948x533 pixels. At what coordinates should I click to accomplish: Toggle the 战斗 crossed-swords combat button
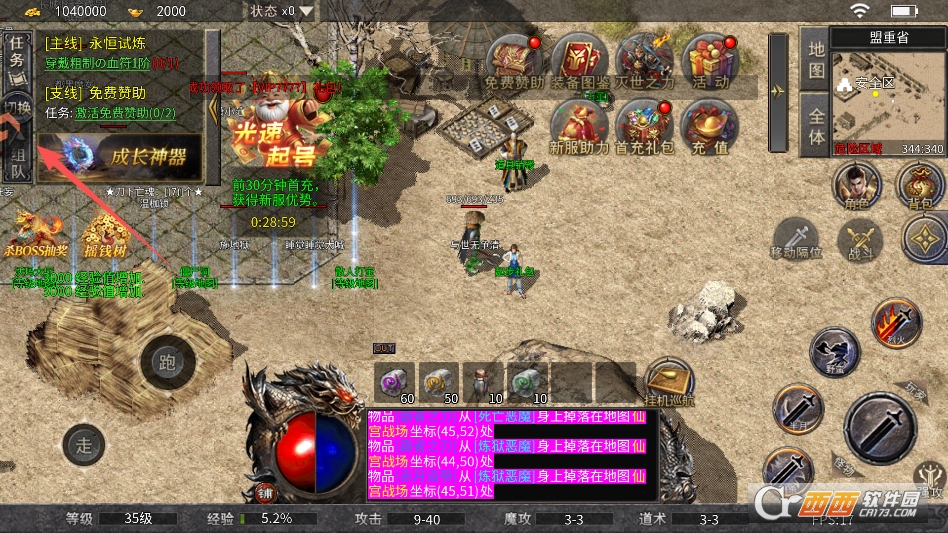tap(860, 240)
